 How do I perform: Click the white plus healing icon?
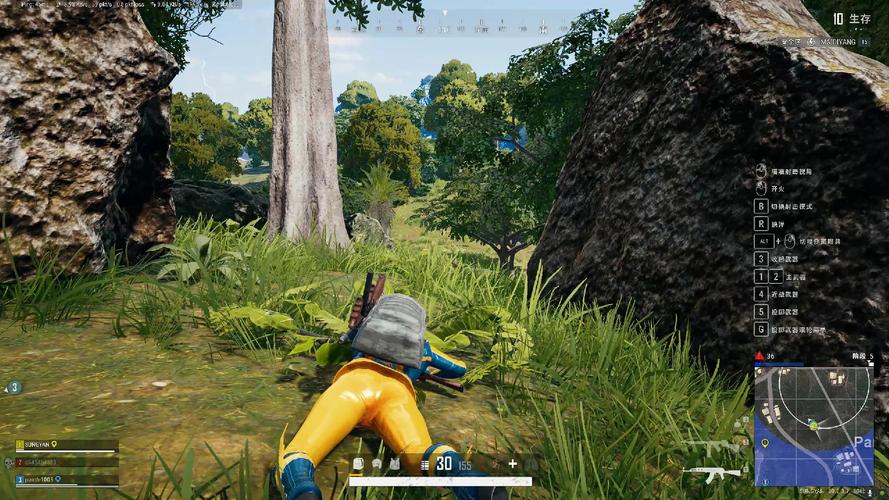tap(513, 463)
